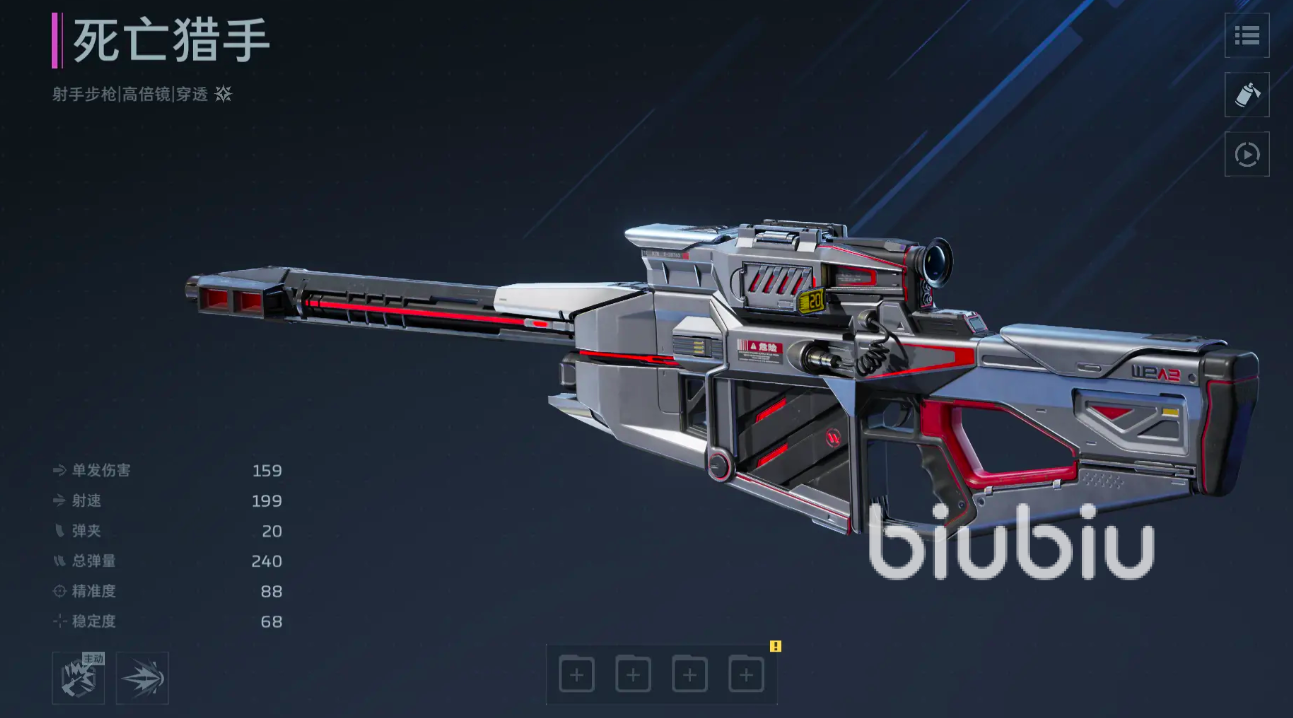Click the yellow exclamation alert badge
Screen dimensions: 1293x718
[x=775, y=647]
